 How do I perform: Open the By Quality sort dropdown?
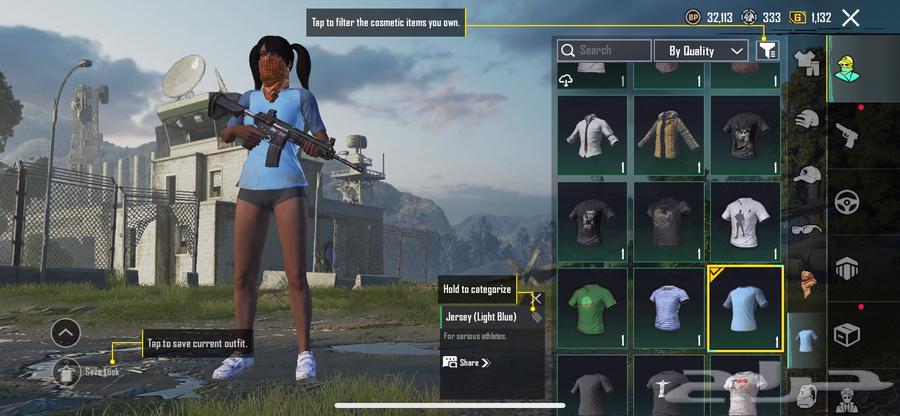pos(701,50)
